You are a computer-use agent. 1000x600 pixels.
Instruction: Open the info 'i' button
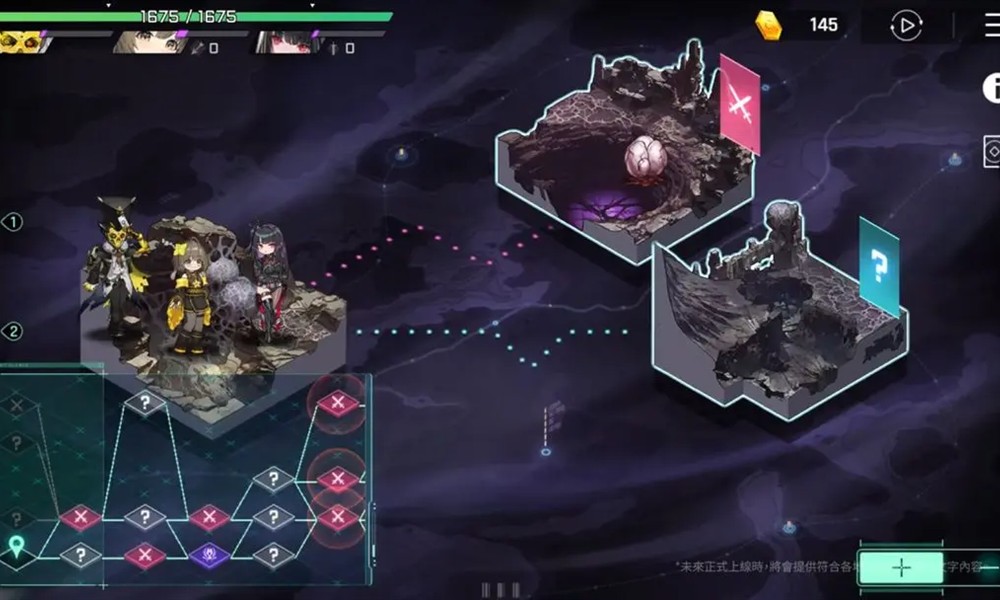pyautogui.click(x=991, y=88)
